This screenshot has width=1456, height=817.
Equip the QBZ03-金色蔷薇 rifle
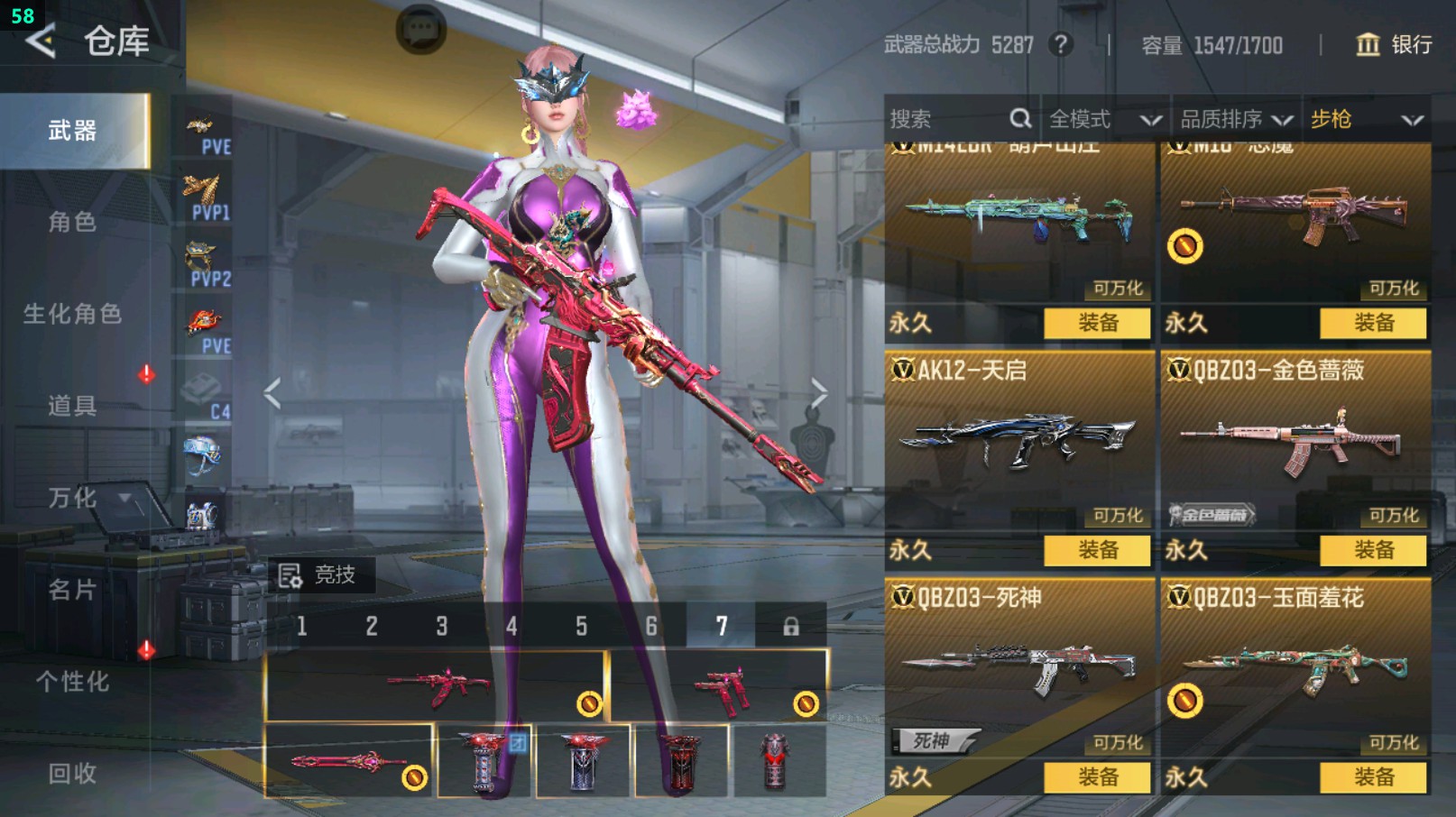coord(1373,550)
